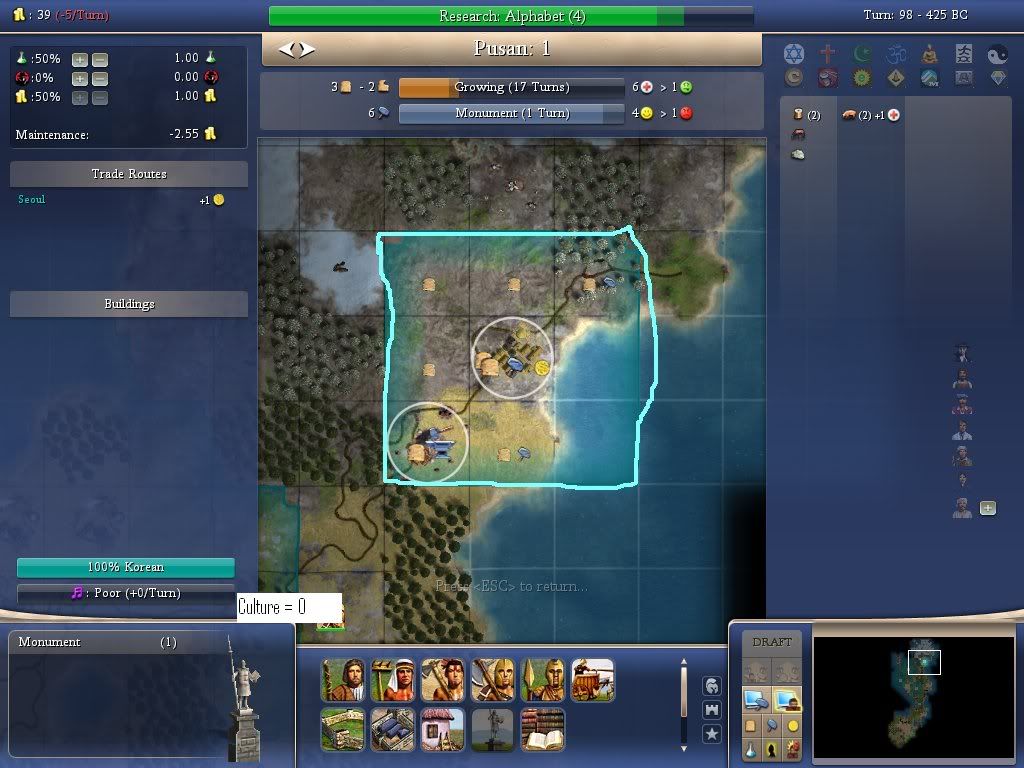The width and height of the screenshot is (1024, 768).
Task: Queue the Settler unit from the build list
Action: click(342, 680)
